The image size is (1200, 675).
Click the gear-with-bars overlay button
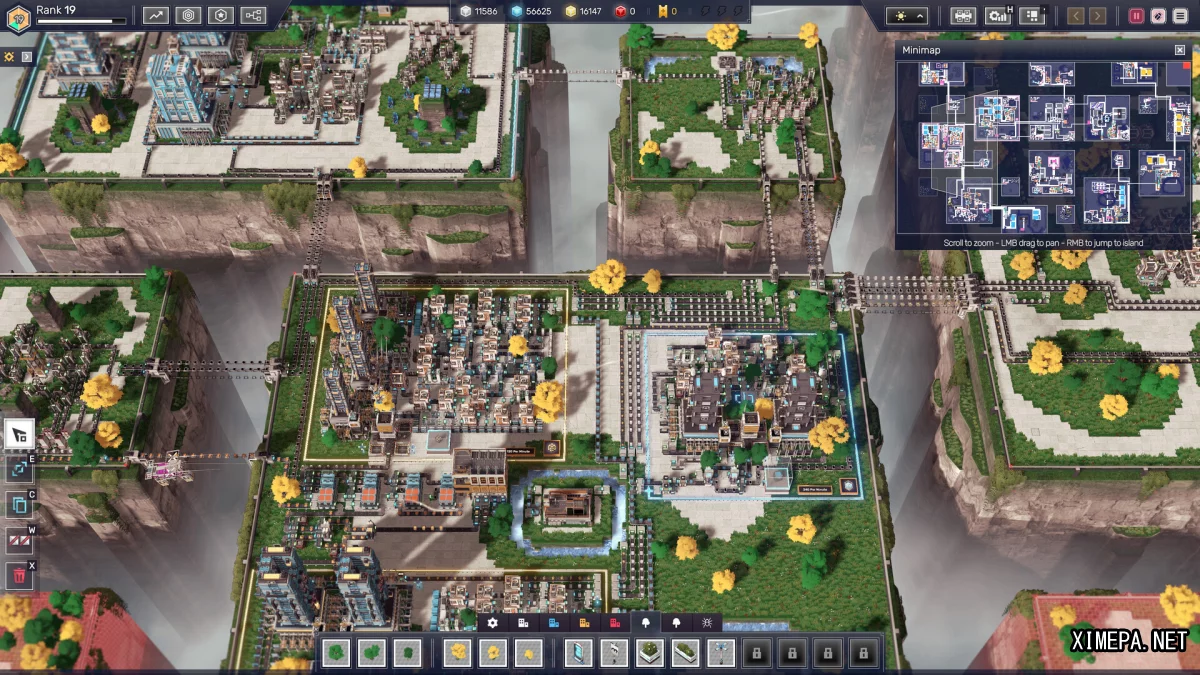tap(997, 15)
